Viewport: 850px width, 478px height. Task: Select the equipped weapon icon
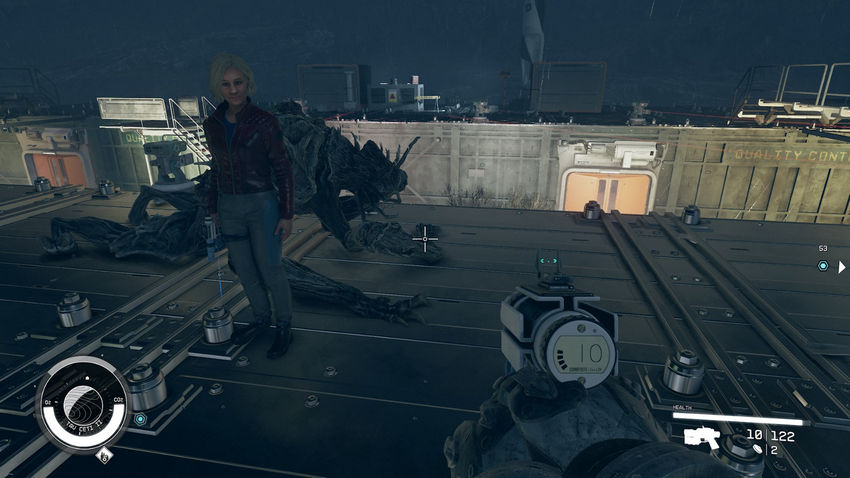click(x=703, y=436)
